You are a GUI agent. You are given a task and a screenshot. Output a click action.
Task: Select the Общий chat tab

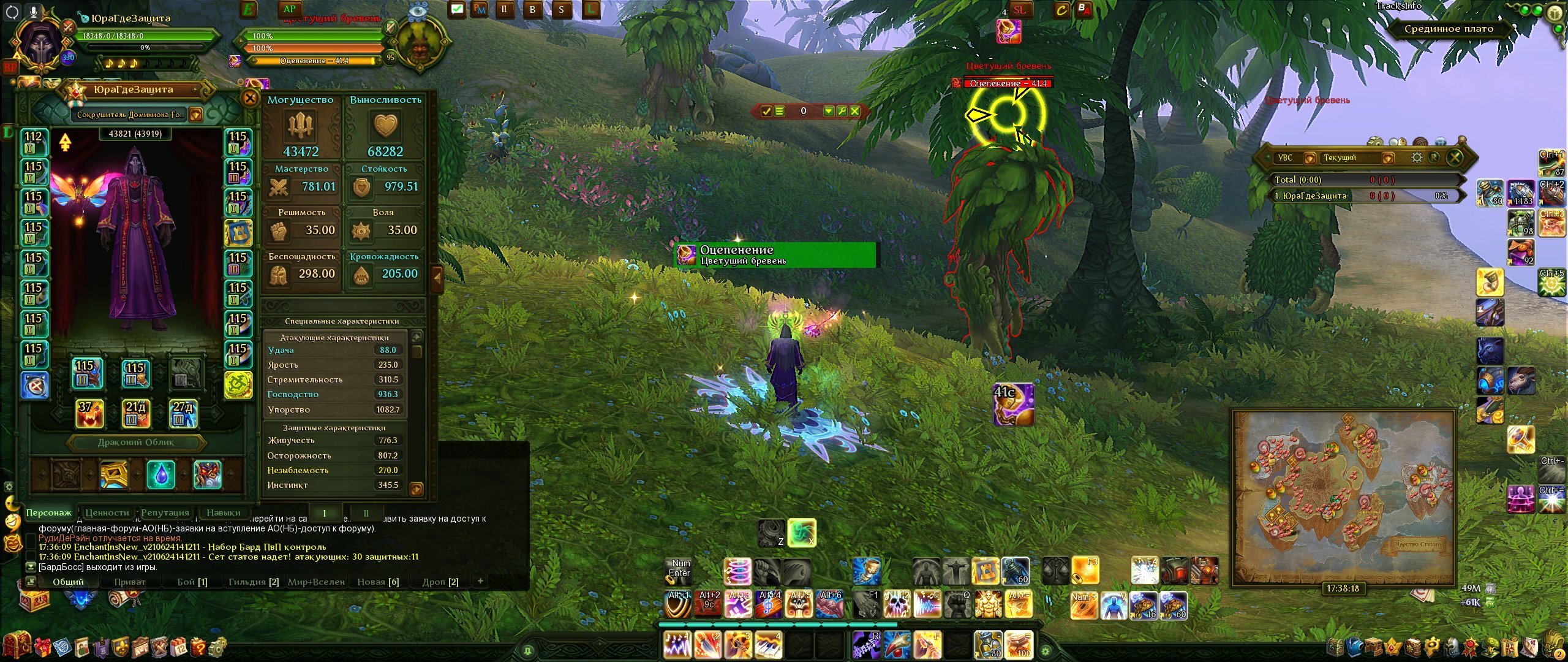pos(68,582)
